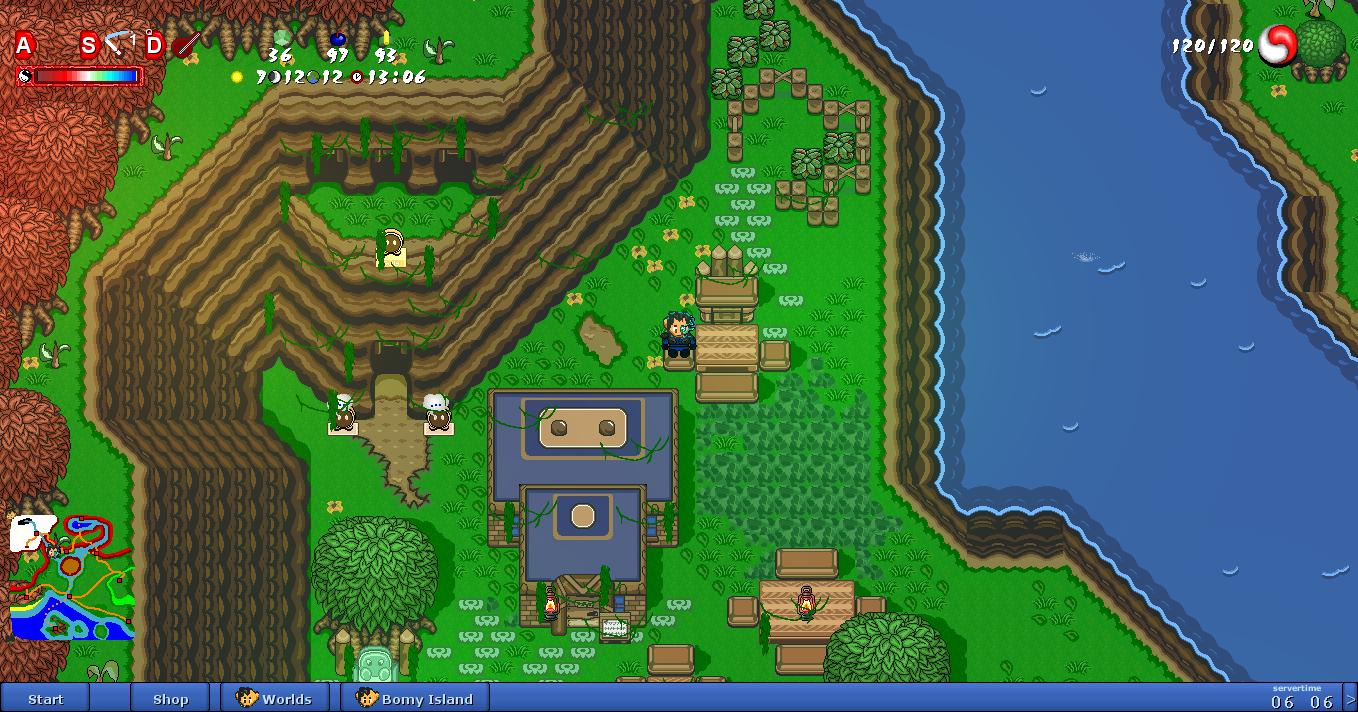Select the Bomy Island taskbar entry
The width and height of the screenshot is (1358, 712).
pos(414,699)
